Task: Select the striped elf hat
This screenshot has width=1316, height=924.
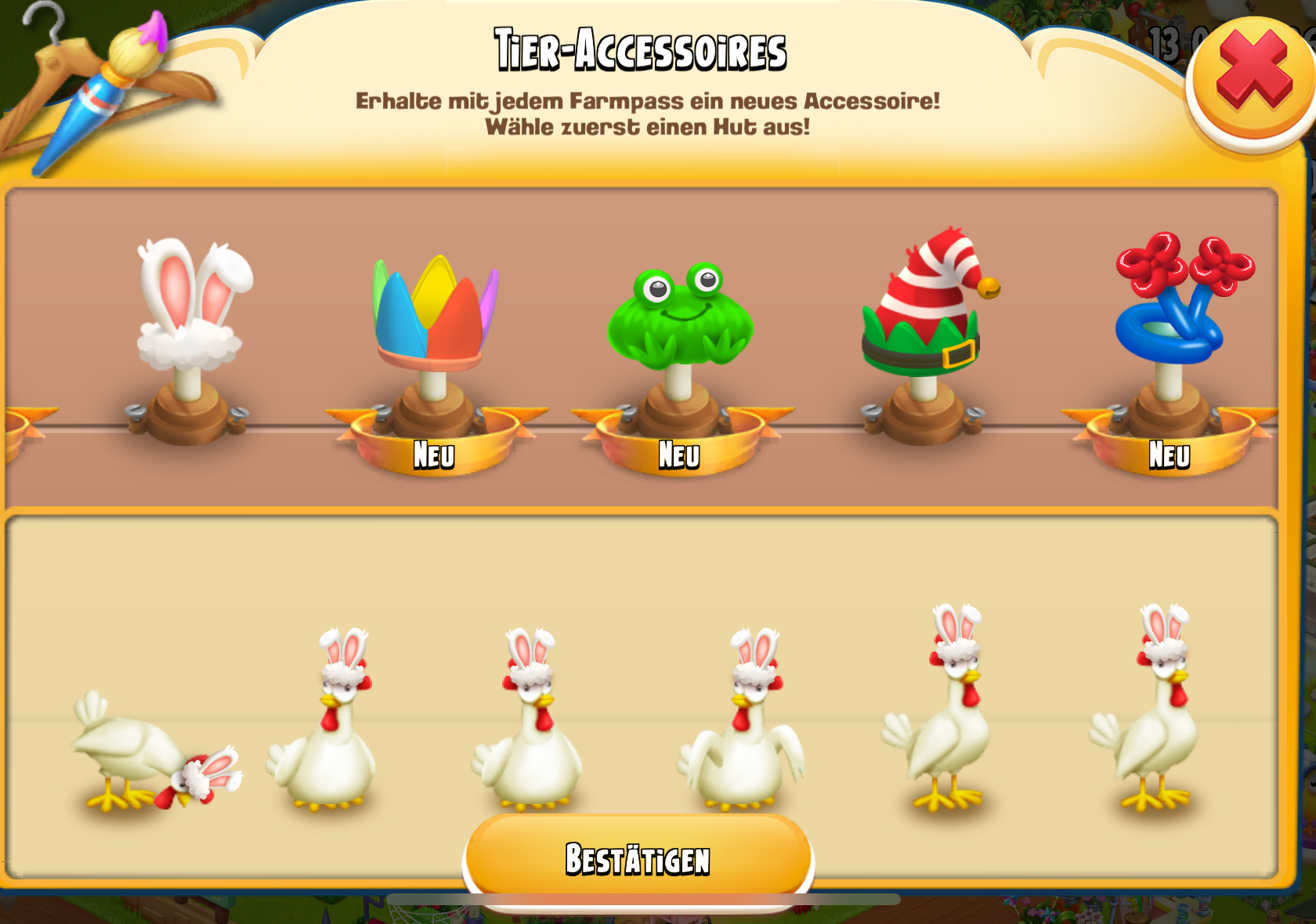Action: click(924, 306)
